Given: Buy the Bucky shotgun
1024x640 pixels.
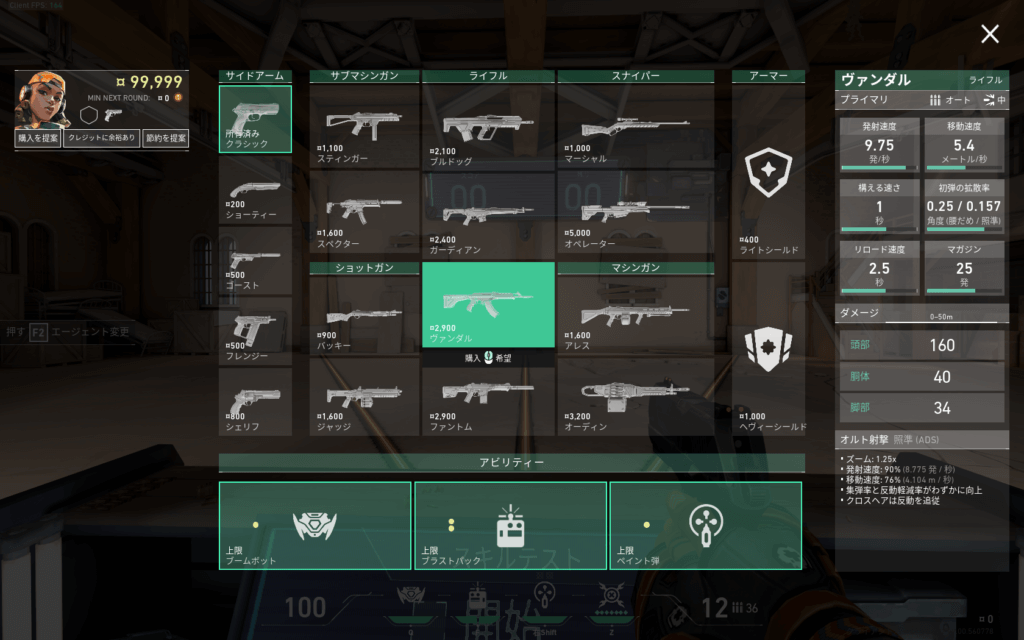Looking at the screenshot, I should tap(364, 315).
